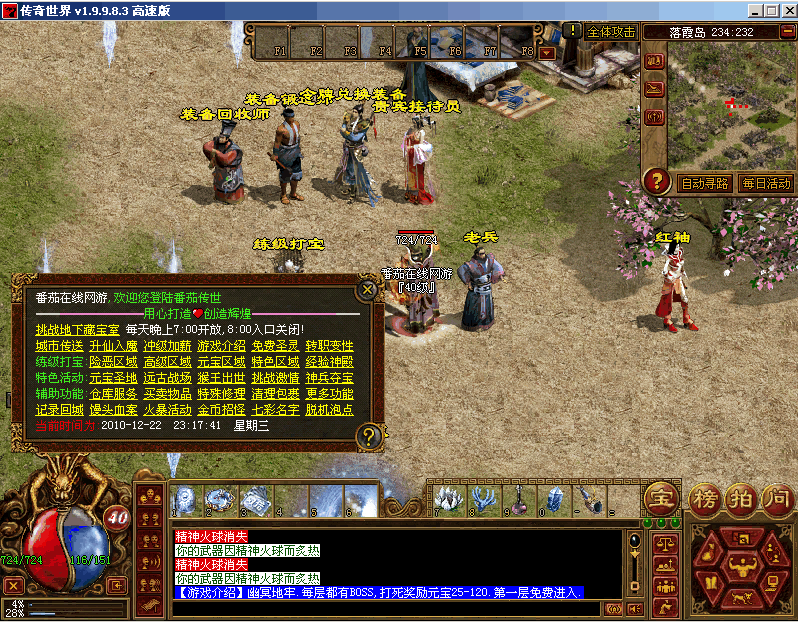Viewport: 798px width, 622px height.
Task: Open the 特殊修理 repair option
Action: (221, 393)
